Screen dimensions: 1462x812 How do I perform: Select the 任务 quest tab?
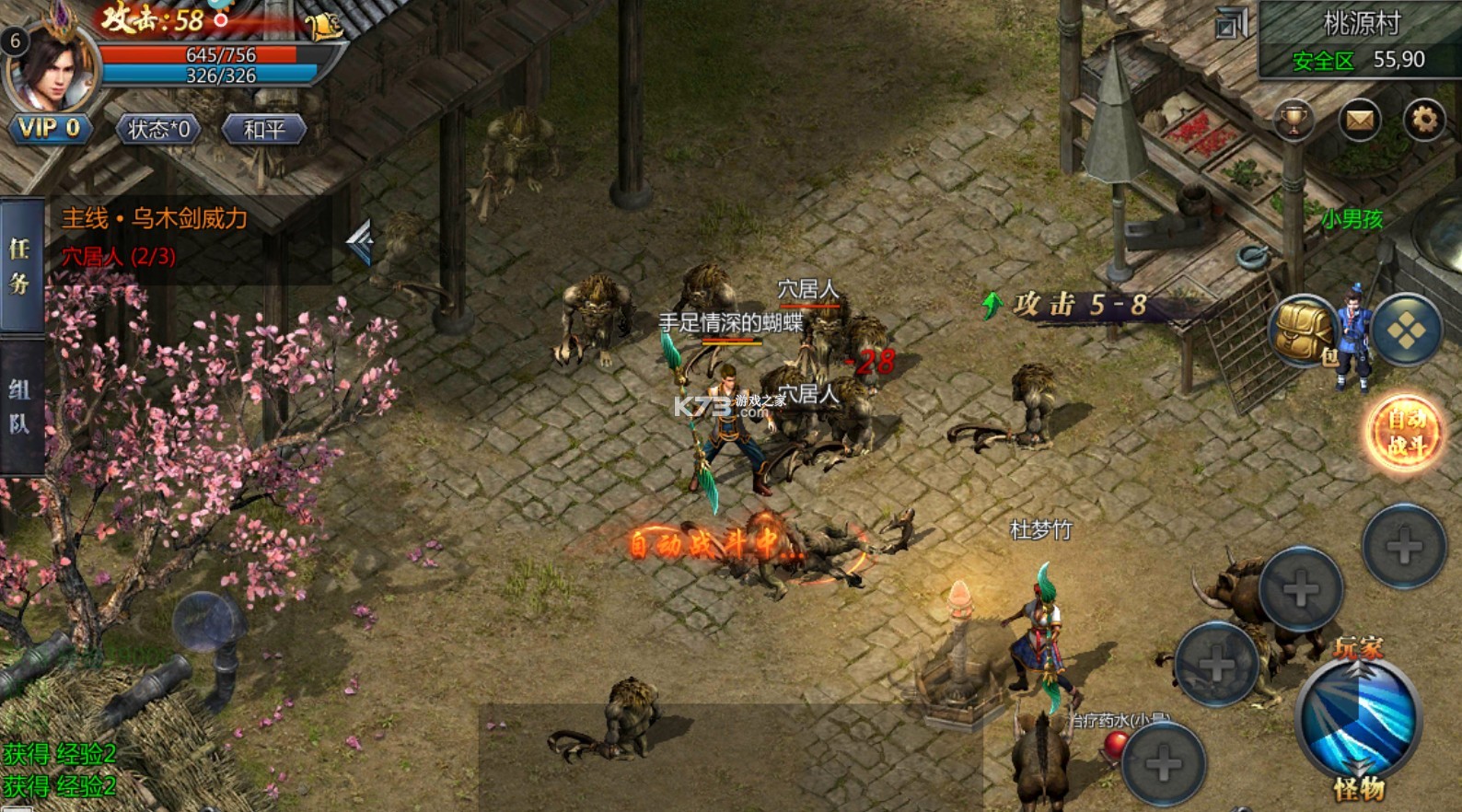pyautogui.click(x=20, y=265)
